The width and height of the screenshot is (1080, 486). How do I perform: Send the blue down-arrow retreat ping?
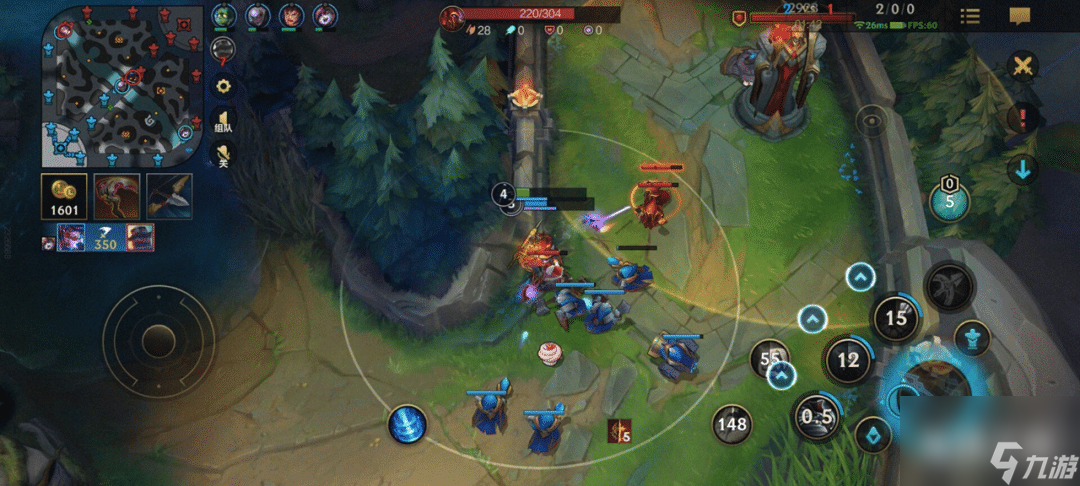pos(1022,169)
